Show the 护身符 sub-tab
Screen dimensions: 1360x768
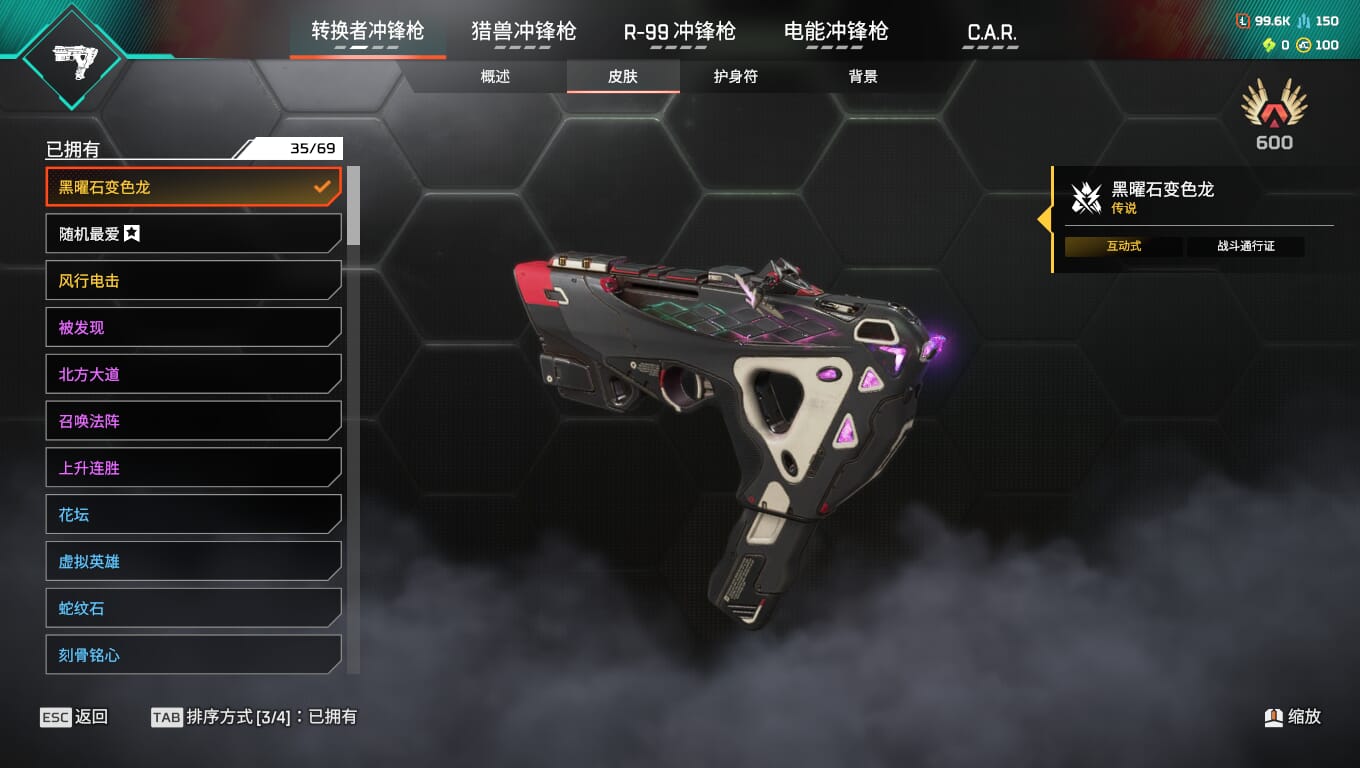tap(736, 77)
